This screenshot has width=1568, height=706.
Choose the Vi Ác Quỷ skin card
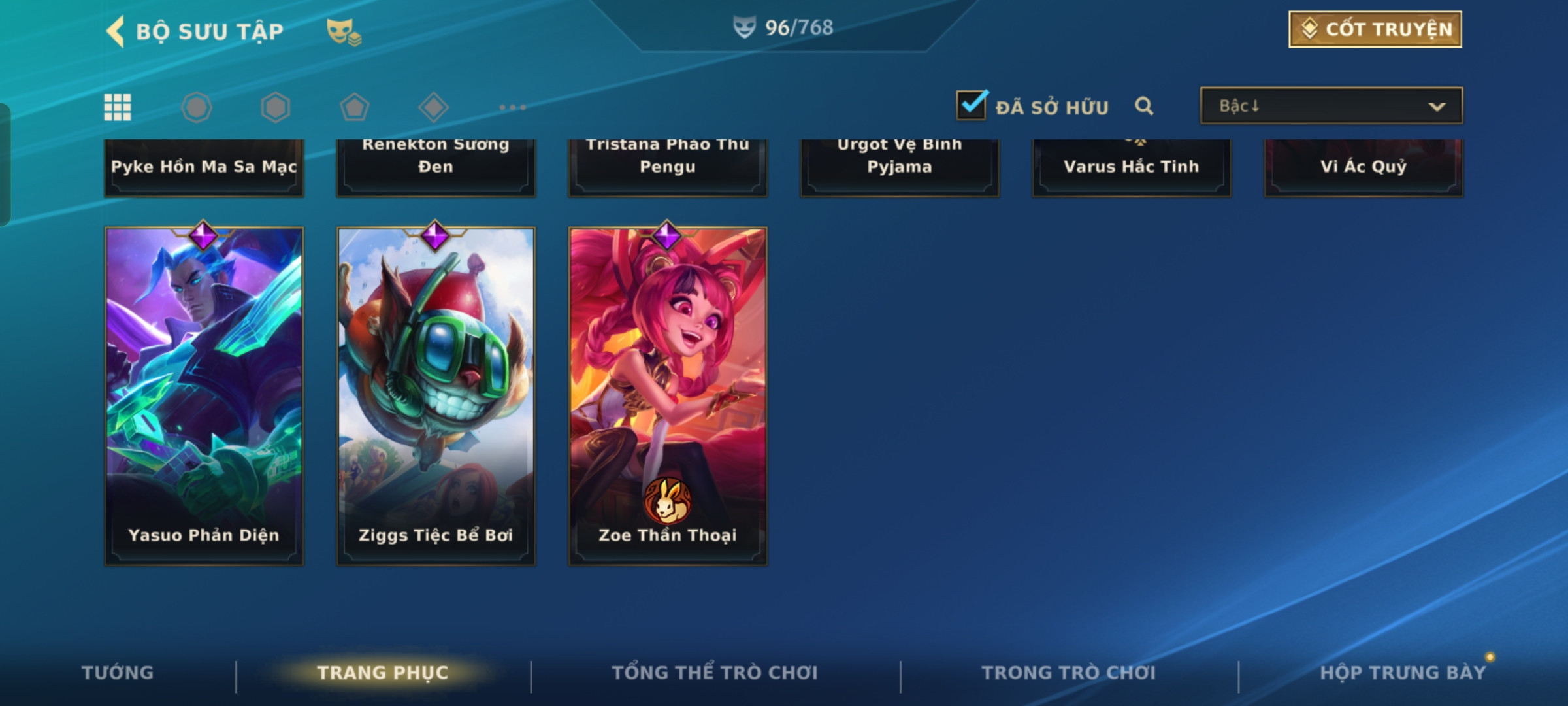(1364, 167)
